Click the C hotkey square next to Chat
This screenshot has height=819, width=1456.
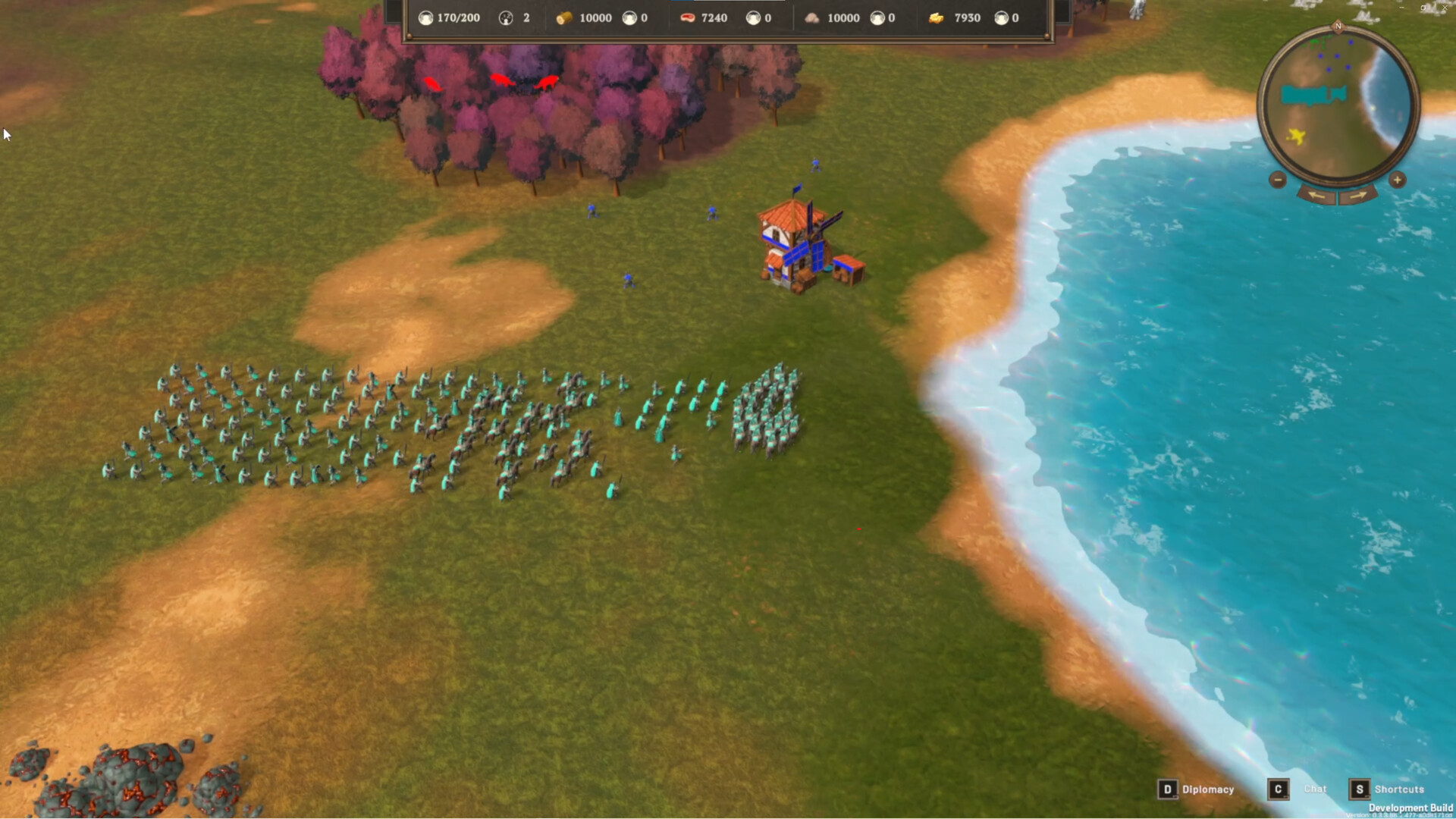point(1278,789)
